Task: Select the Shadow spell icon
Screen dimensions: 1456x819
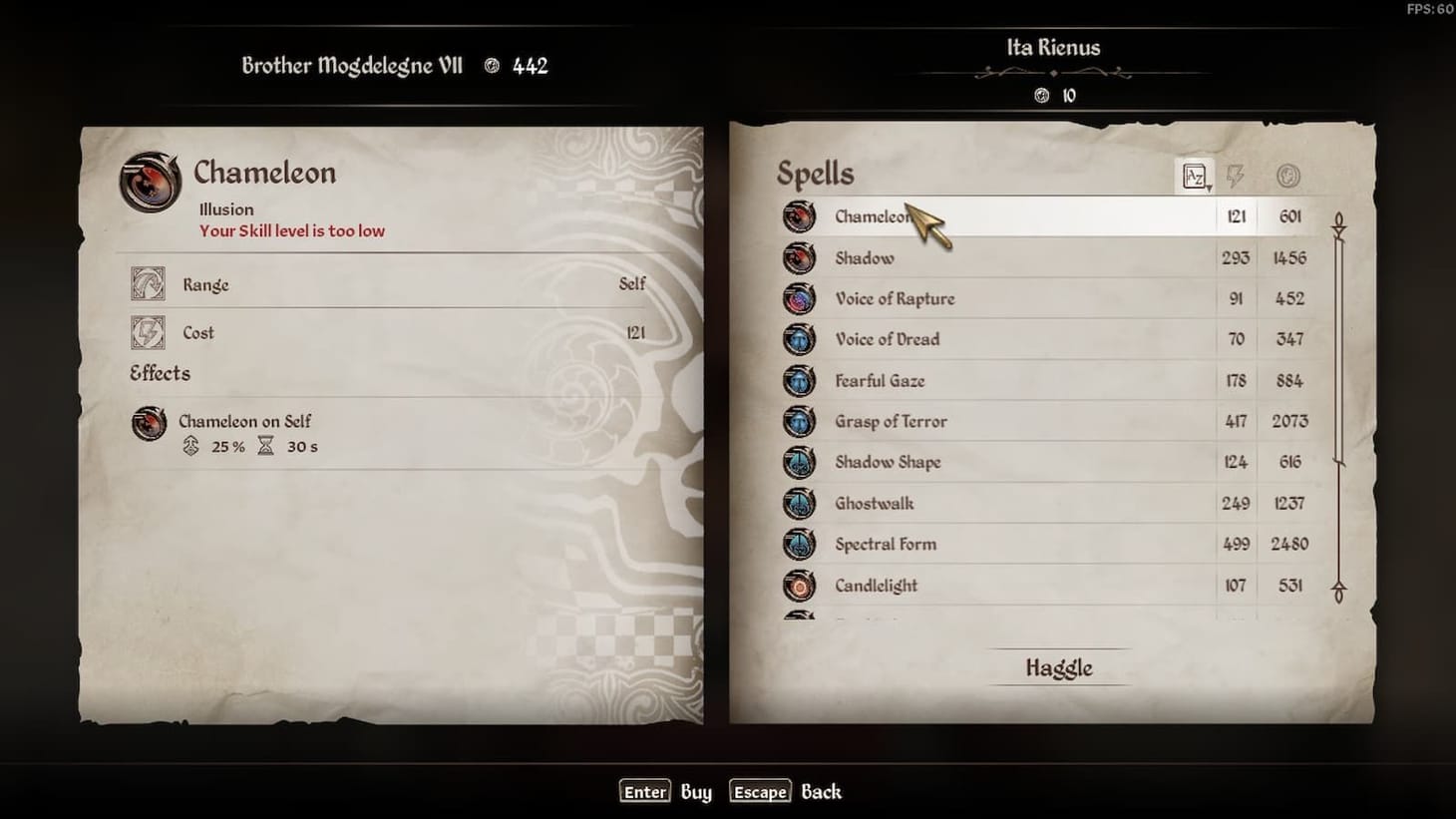Action: [x=800, y=257]
